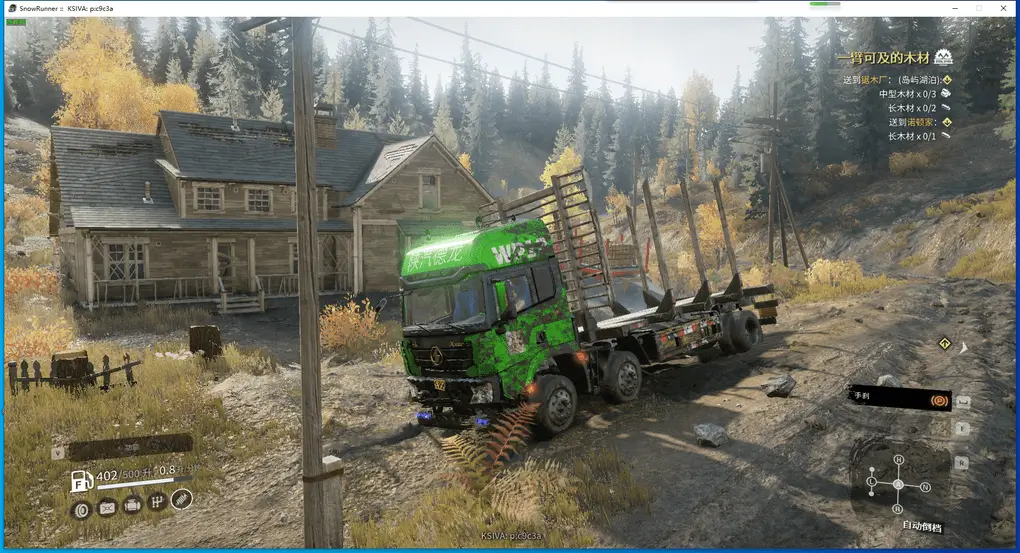
Task: Click the gearbox shifter diagram
Action: [x=898, y=484]
